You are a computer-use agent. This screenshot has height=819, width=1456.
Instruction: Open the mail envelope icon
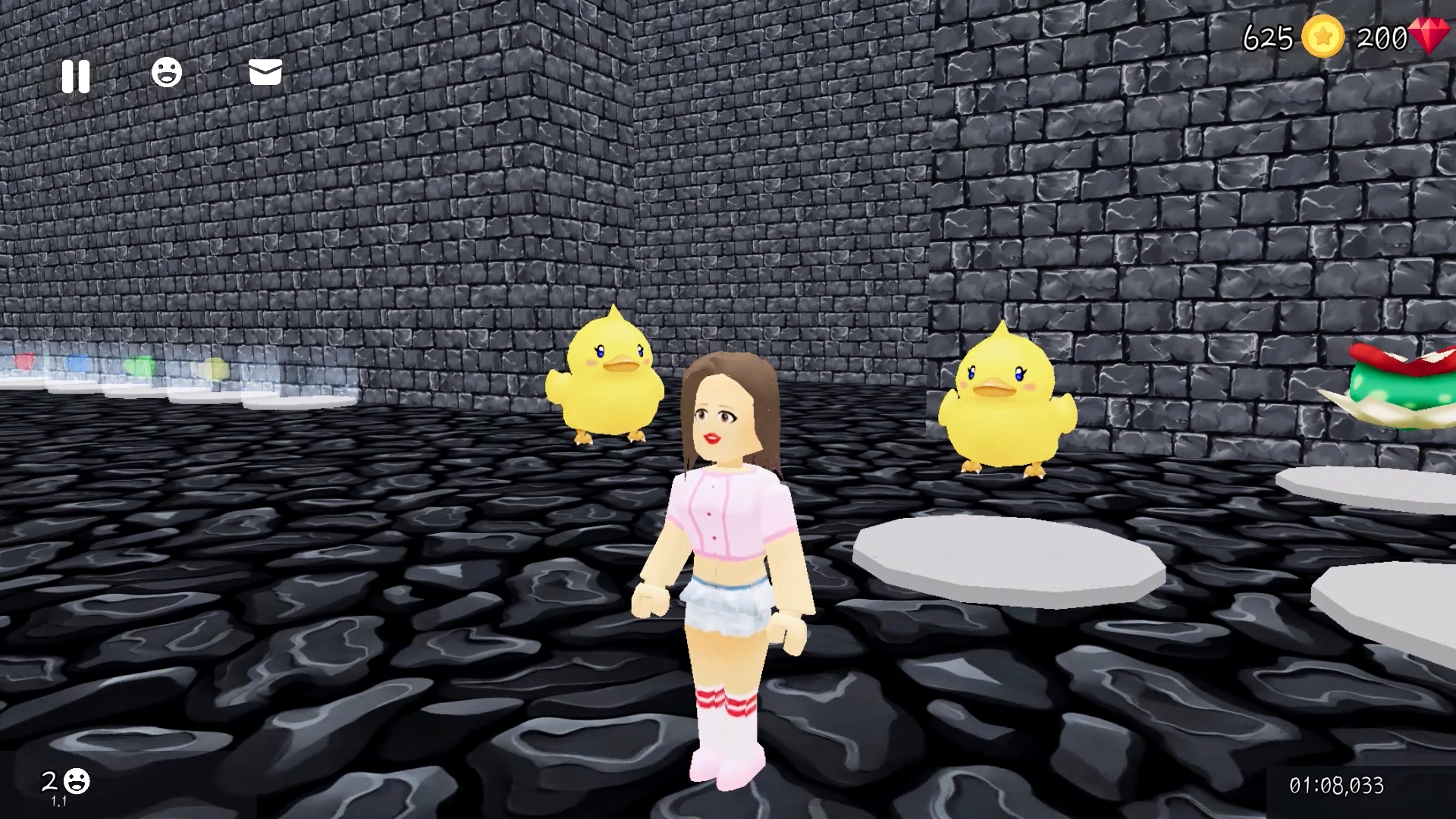(264, 74)
